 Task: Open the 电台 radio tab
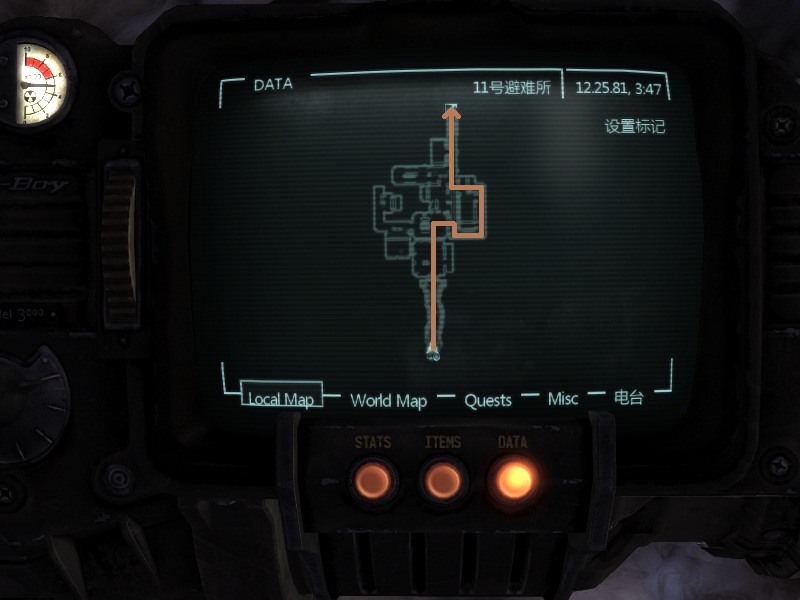628,398
